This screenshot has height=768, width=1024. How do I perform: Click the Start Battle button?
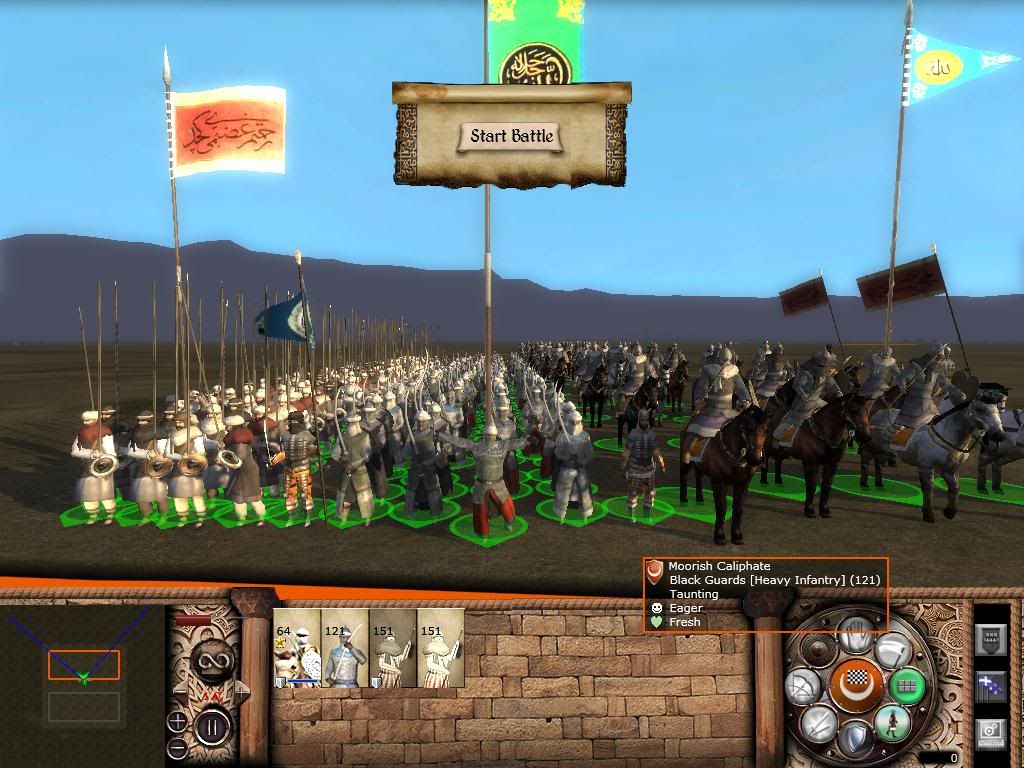tap(511, 137)
